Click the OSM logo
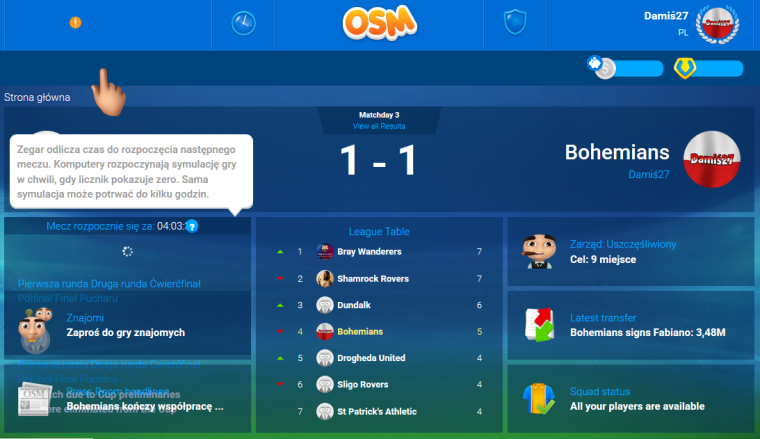 [x=379, y=24]
